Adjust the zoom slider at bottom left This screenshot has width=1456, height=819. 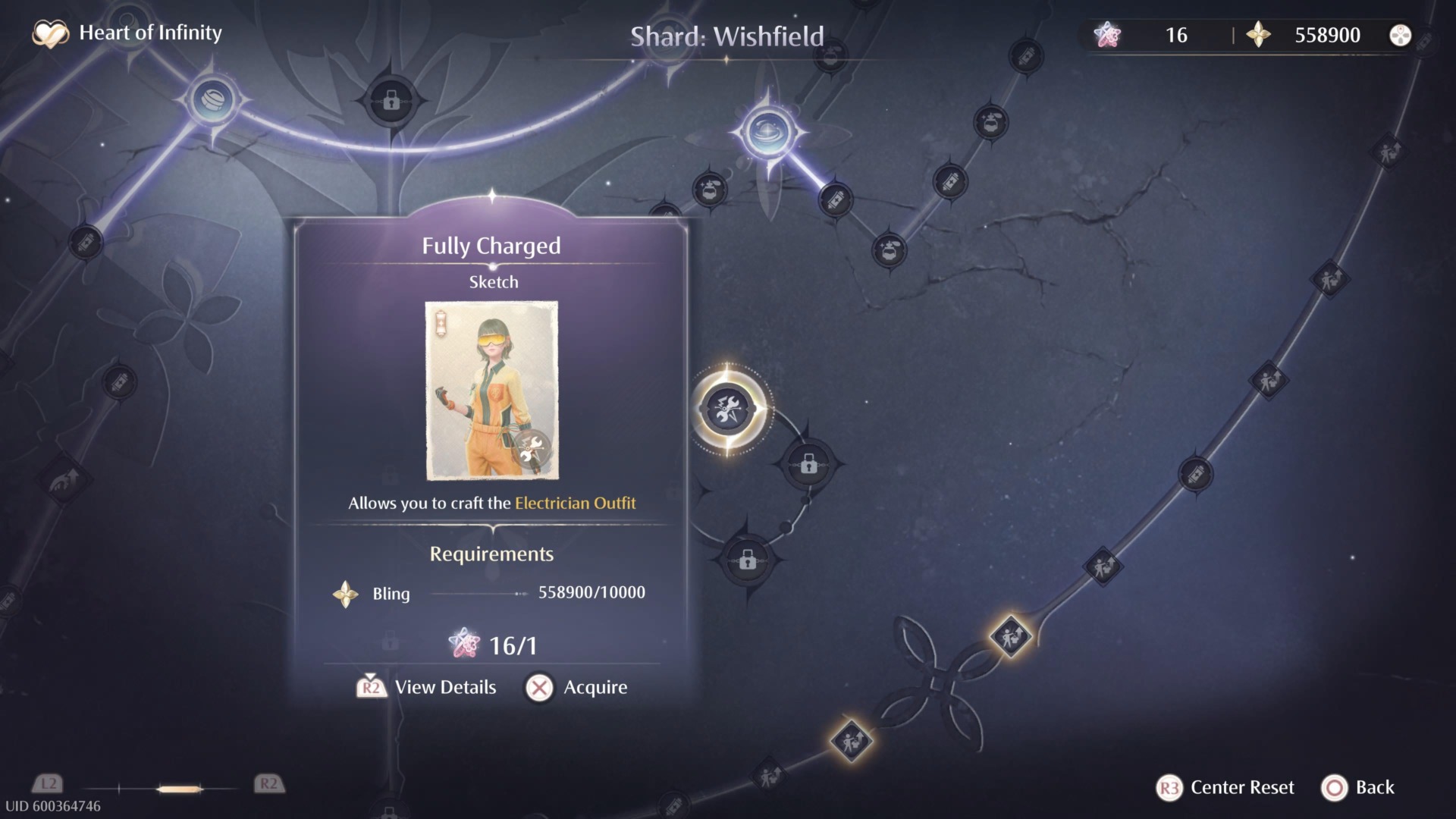178,787
